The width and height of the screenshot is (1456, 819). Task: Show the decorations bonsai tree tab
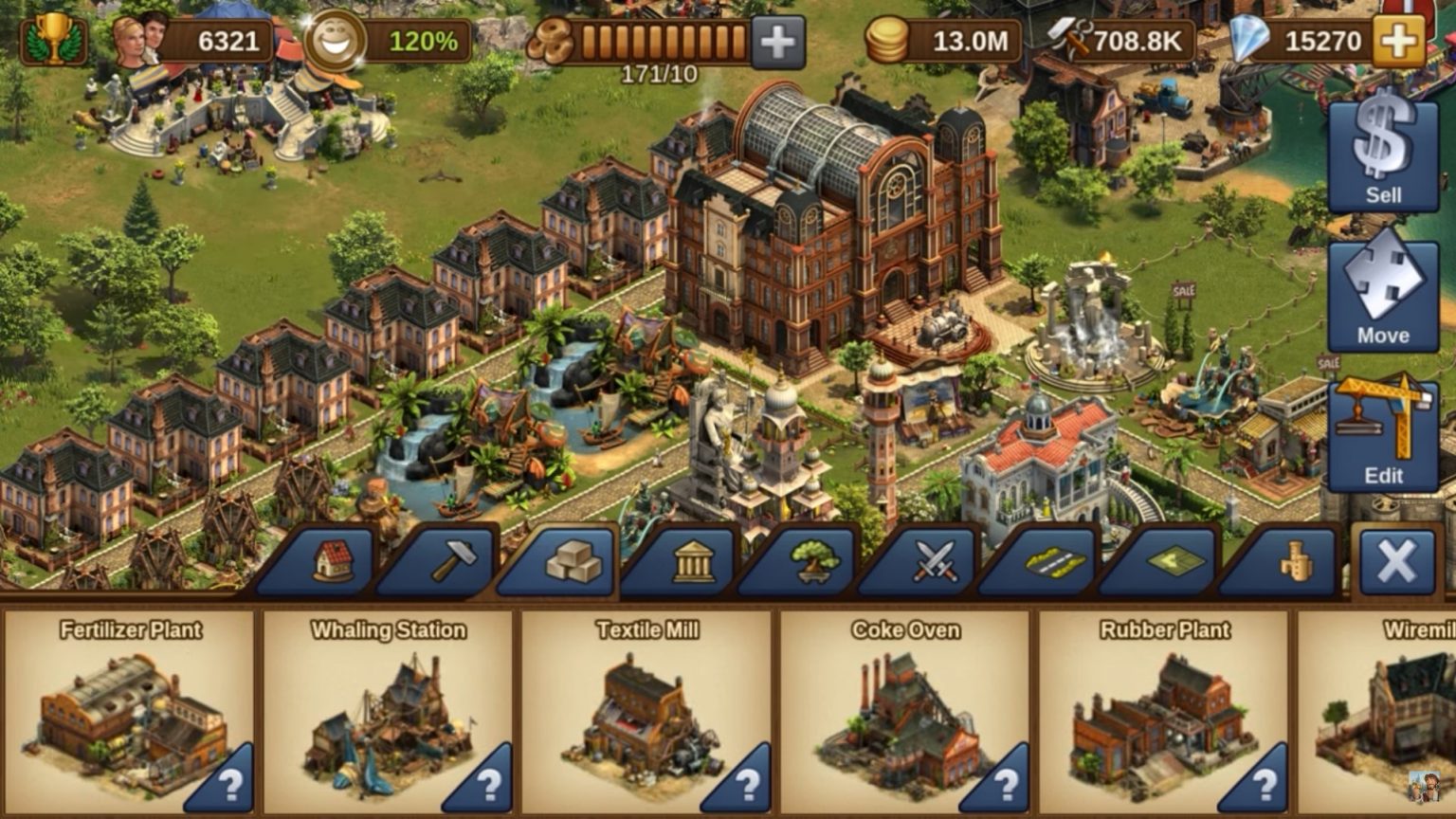pyautogui.click(x=813, y=562)
